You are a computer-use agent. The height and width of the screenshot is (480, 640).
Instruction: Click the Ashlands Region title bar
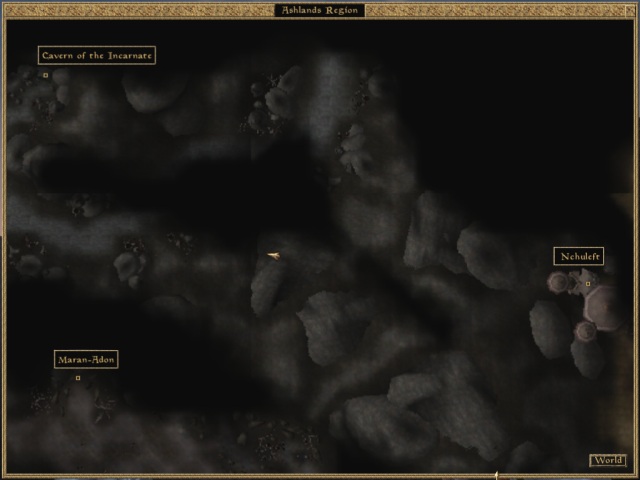(320, 10)
